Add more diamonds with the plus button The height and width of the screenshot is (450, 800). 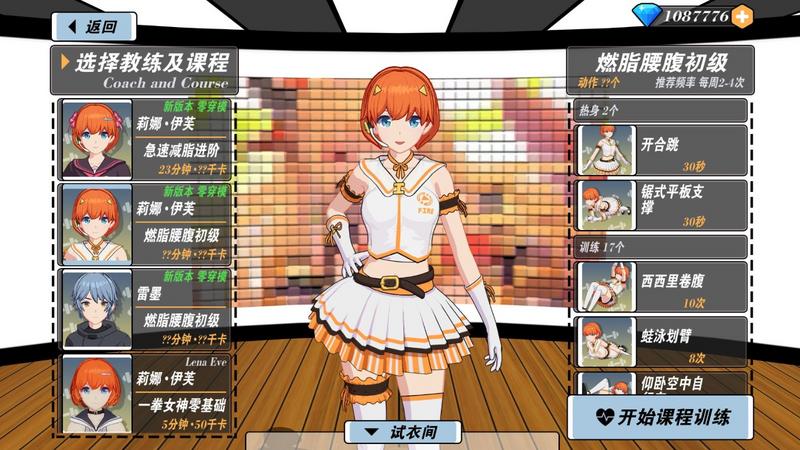pyautogui.click(x=741, y=16)
